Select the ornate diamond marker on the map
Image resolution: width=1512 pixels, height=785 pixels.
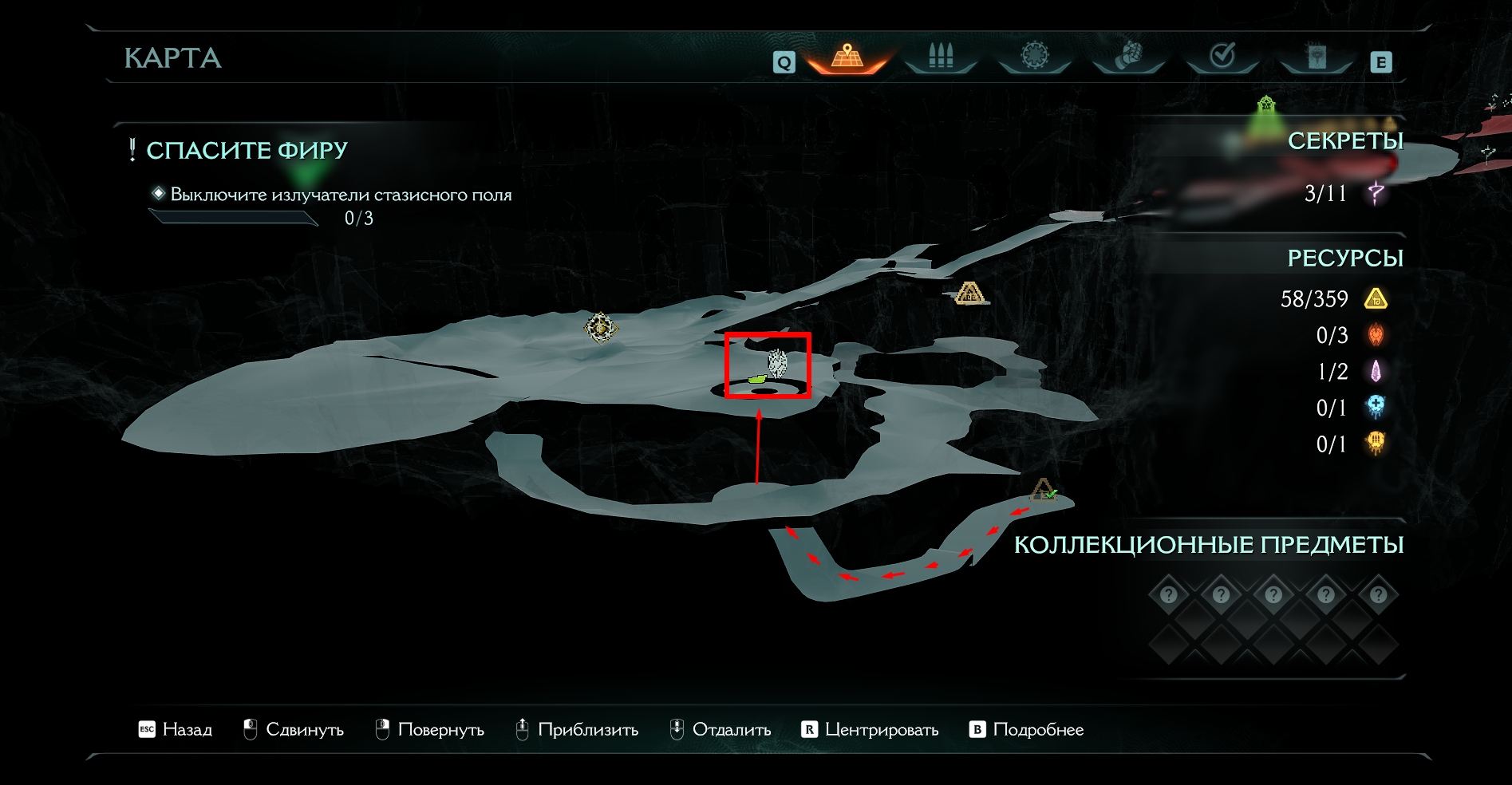(x=601, y=327)
